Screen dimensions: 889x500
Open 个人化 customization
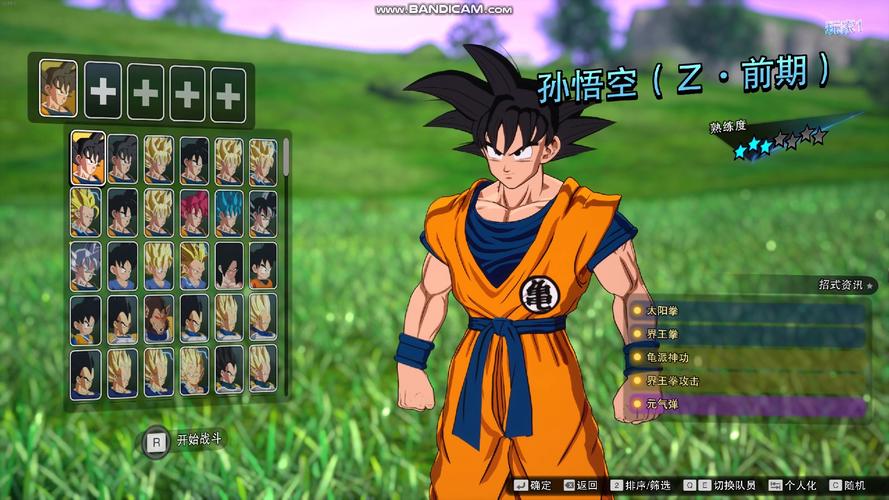coord(792,485)
